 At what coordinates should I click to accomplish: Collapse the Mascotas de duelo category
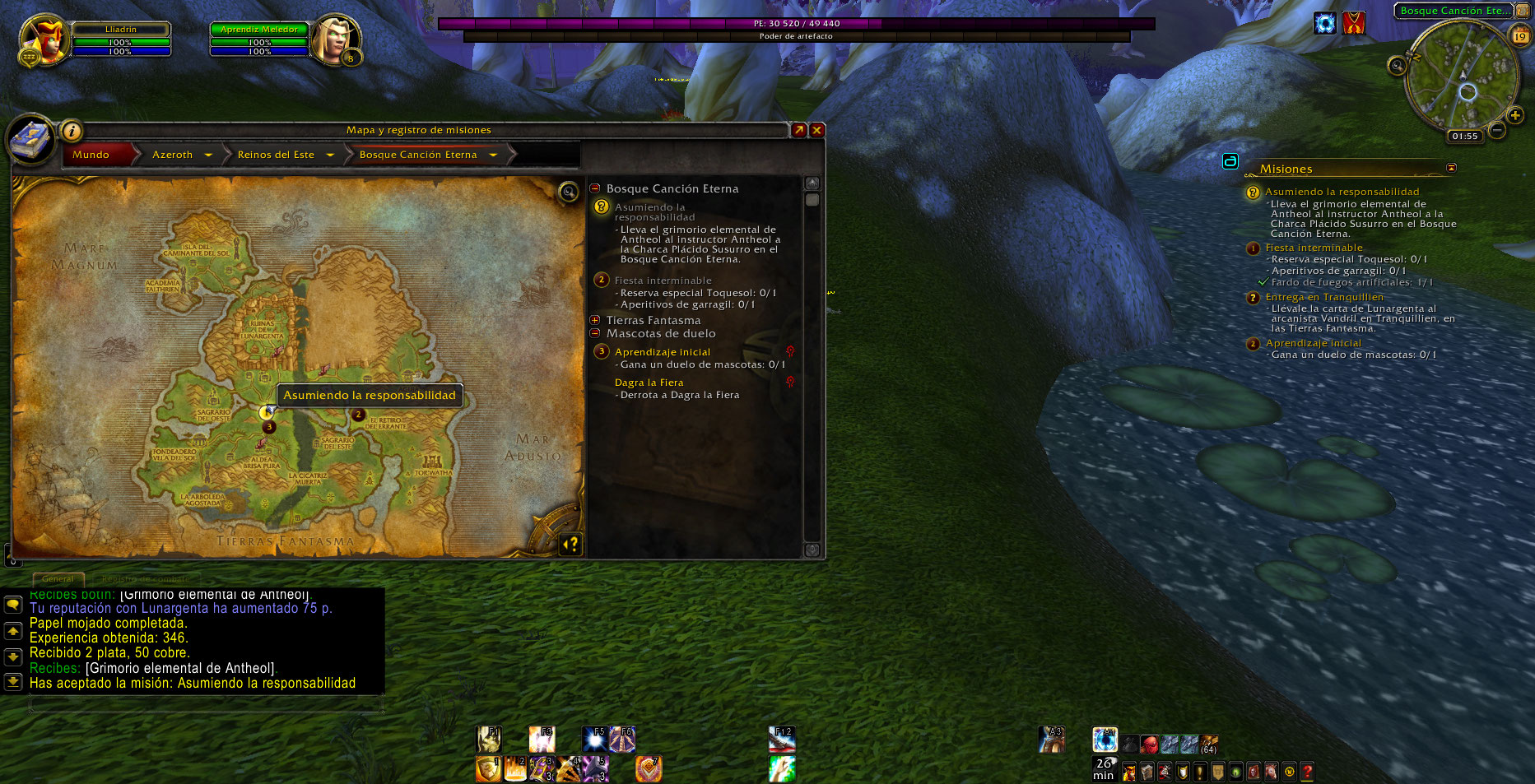click(595, 333)
